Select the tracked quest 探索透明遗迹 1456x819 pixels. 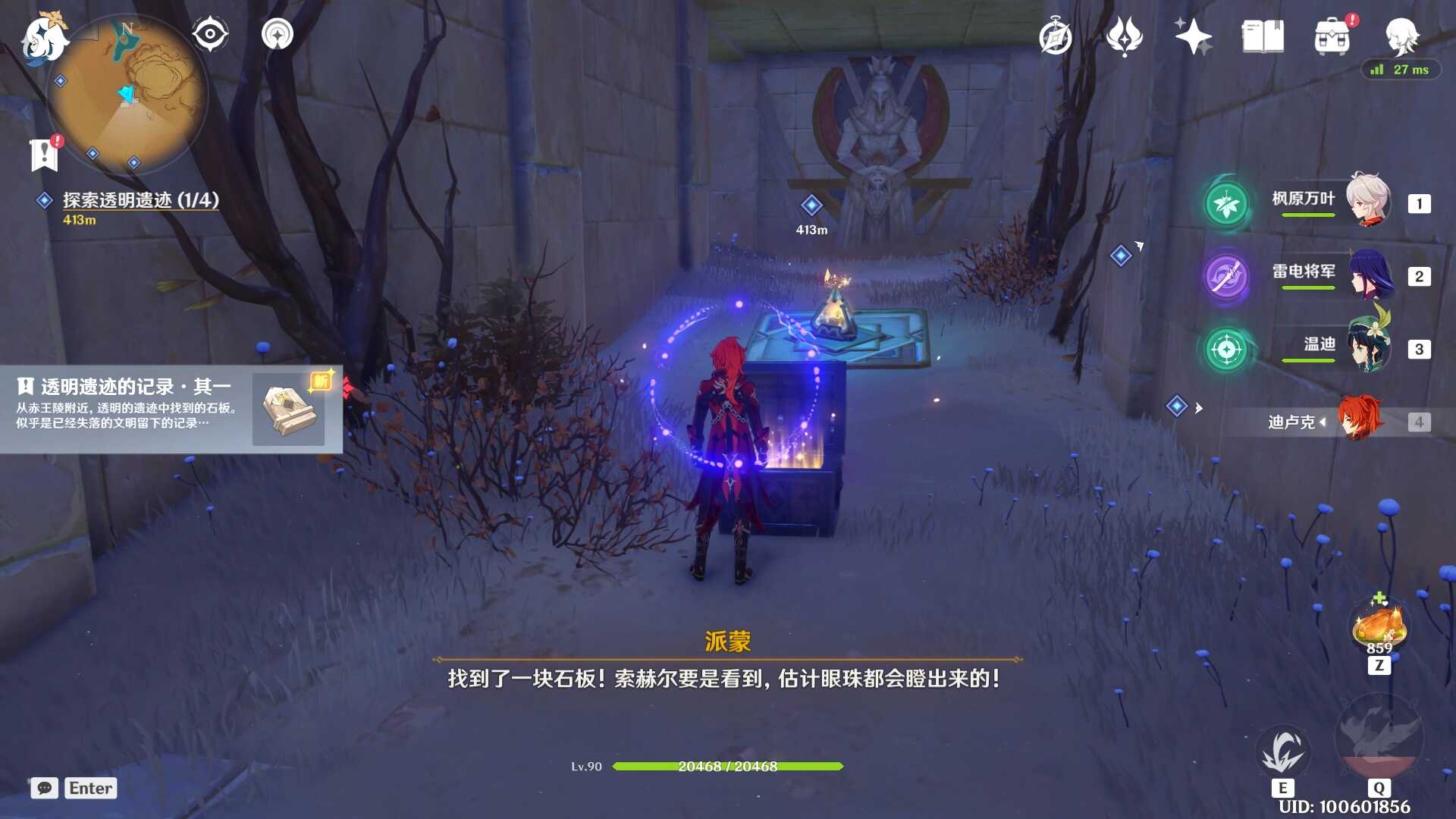click(x=140, y=200)
